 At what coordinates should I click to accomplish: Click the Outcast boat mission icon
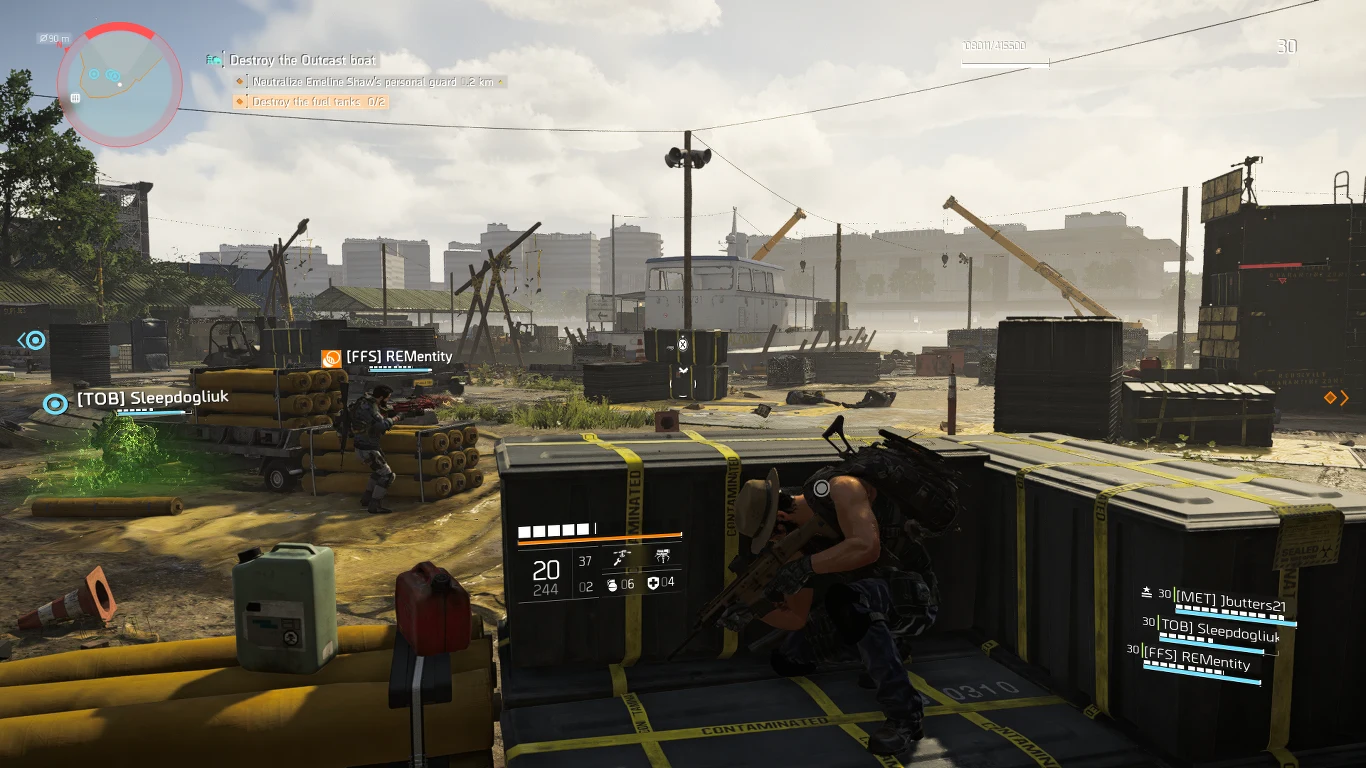click(x=213, y=59)
